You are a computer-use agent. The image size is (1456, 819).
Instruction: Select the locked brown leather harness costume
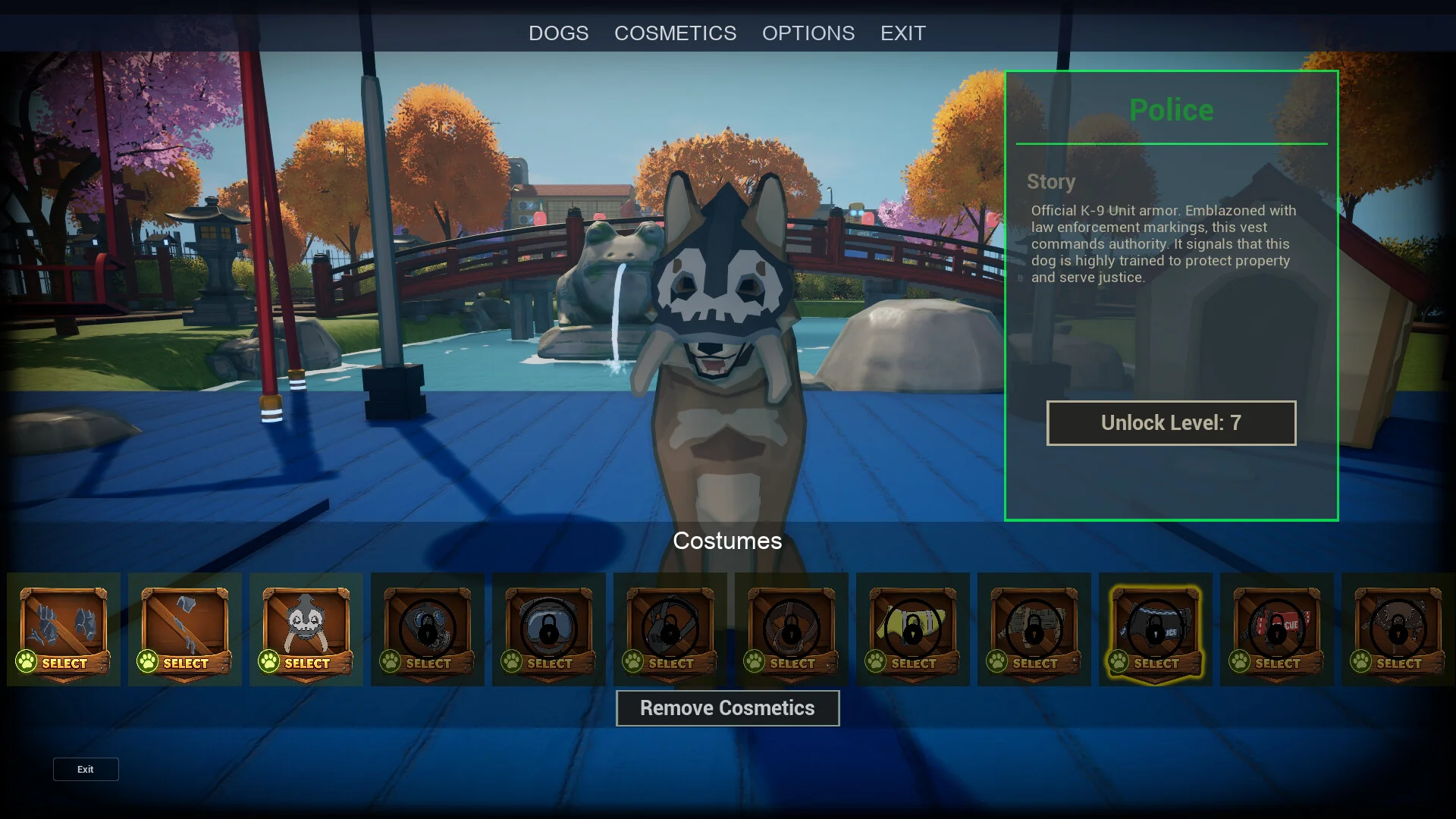click(791, 631)
